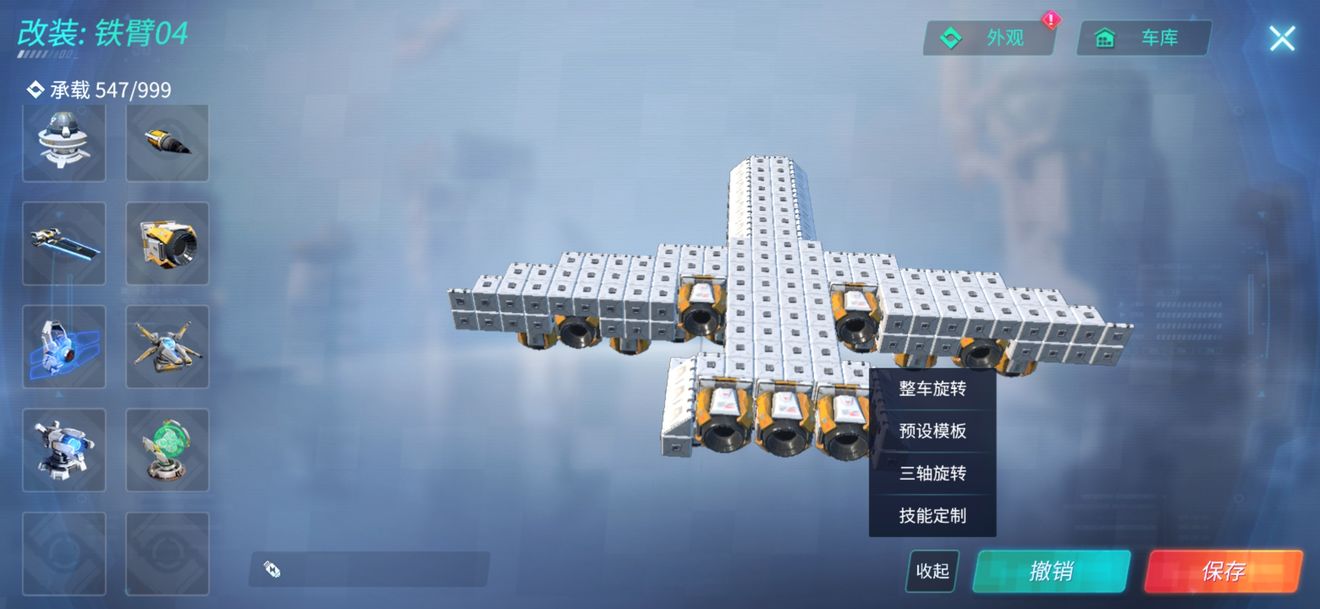Close the modification screen with the X
This screenshot has height=609, width=1320.
[1281, 38]
